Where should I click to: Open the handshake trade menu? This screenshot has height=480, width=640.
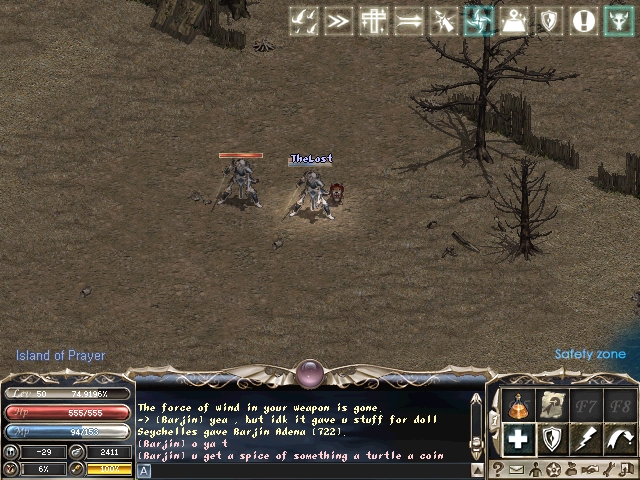pyautogui.click(x=590, y=469)
